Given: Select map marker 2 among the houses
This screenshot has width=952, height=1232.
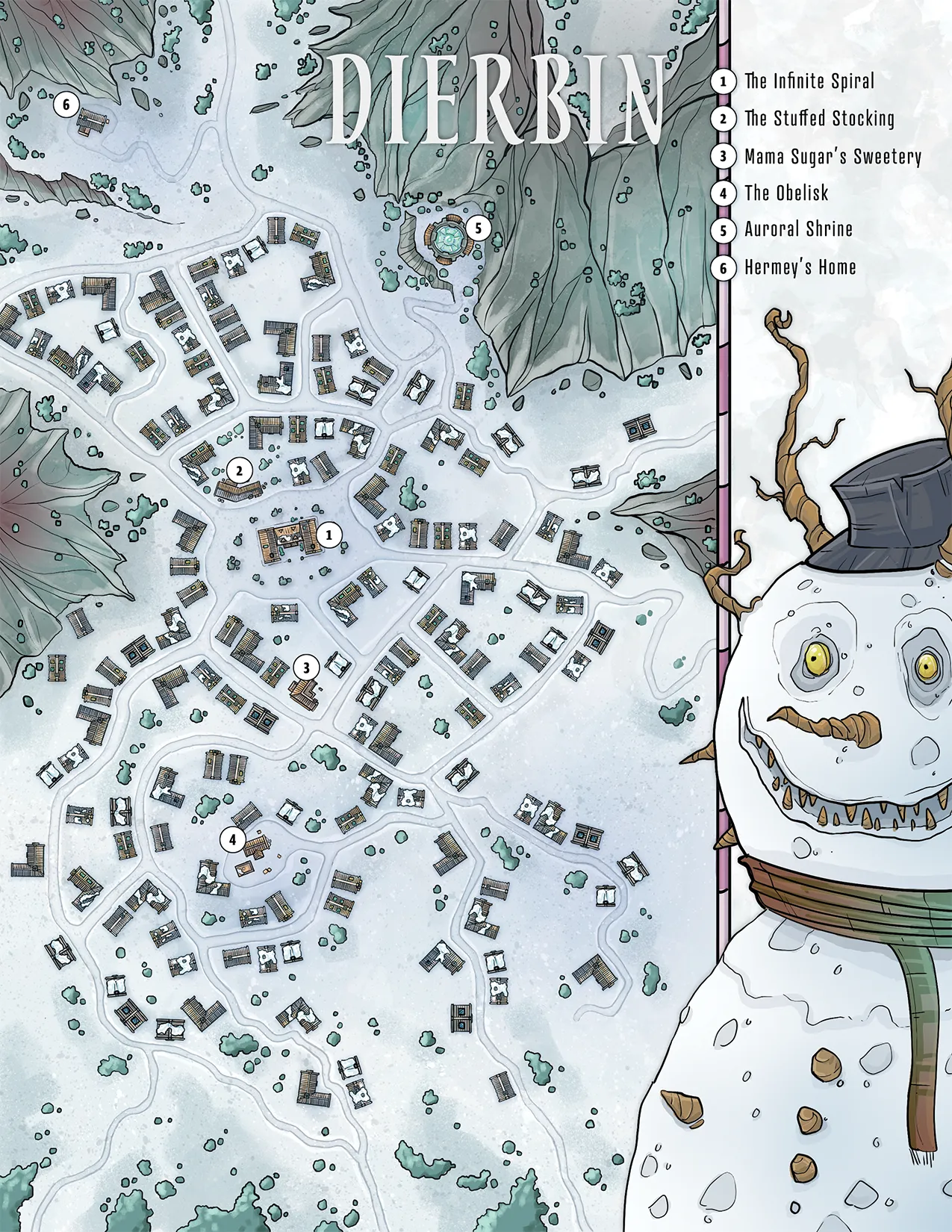Looking at the screenshot, I should click(x=240, y=470).
